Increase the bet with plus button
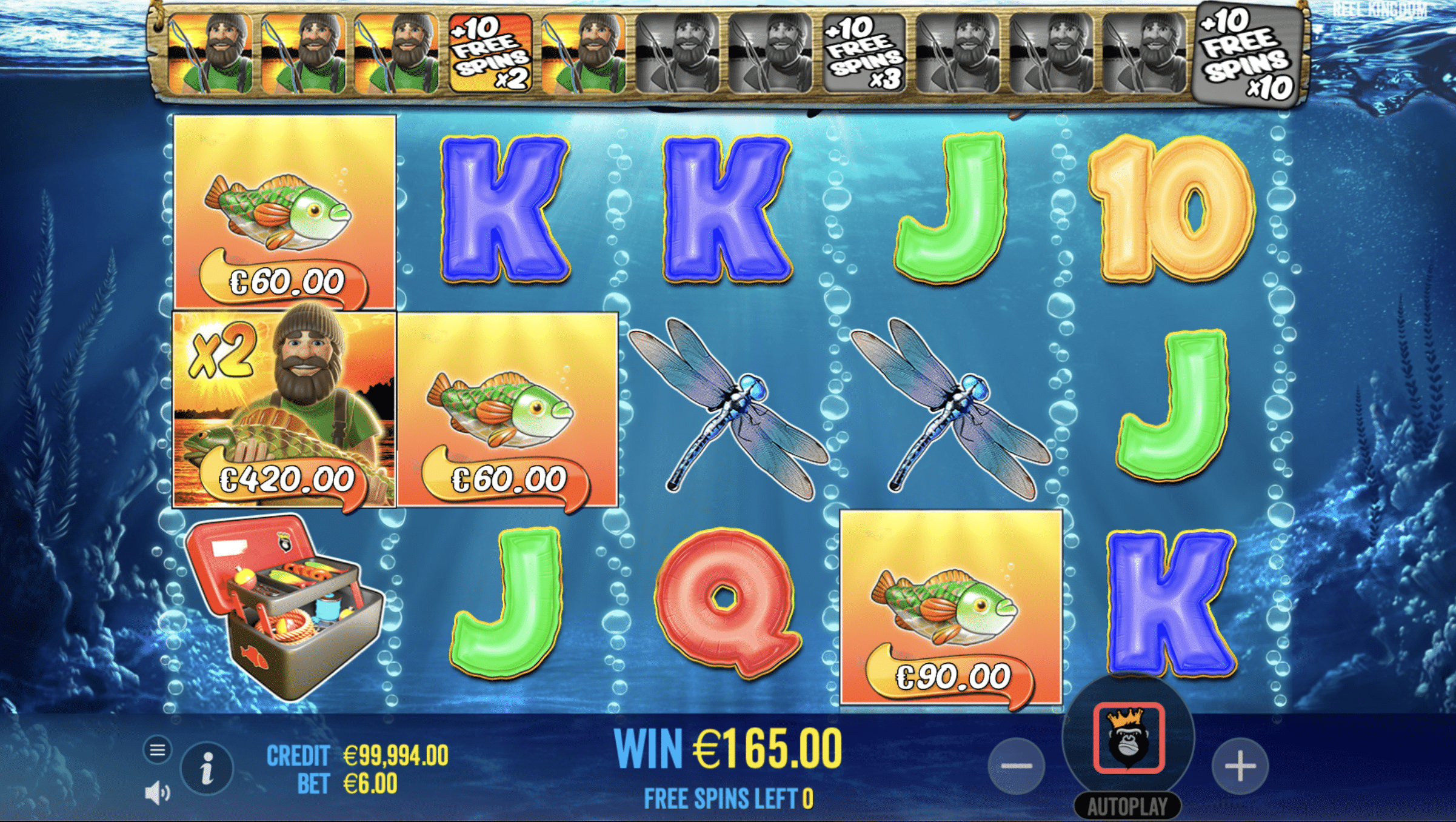Screen dimensions: 1456x822 [1240, 766]
